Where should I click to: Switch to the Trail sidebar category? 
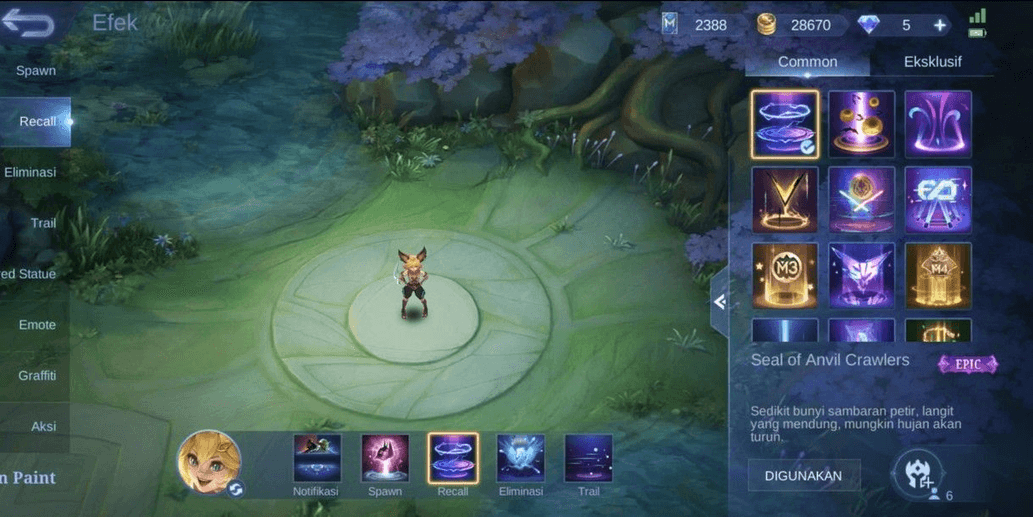tap(43, 223)
